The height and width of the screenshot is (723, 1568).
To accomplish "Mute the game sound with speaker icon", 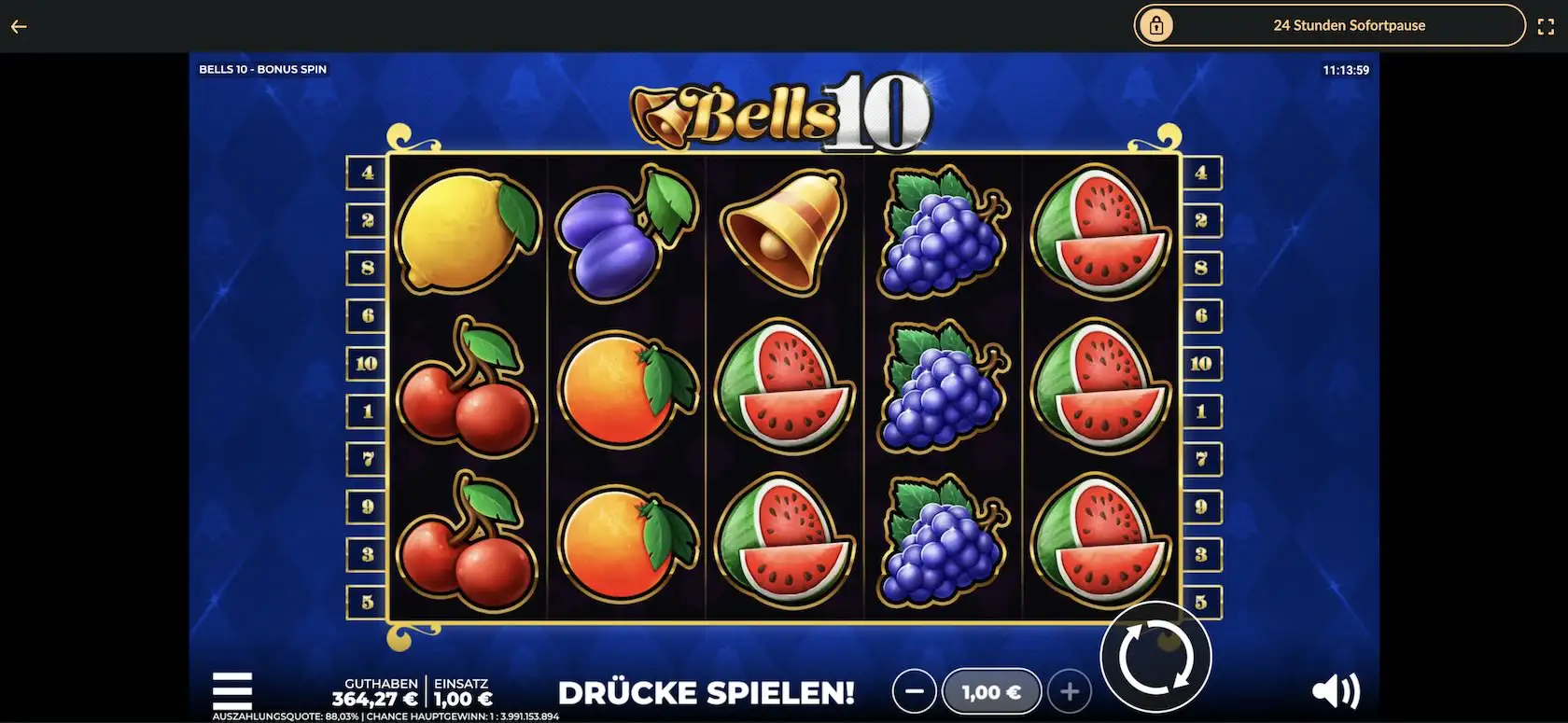I will click(1337, 690).
